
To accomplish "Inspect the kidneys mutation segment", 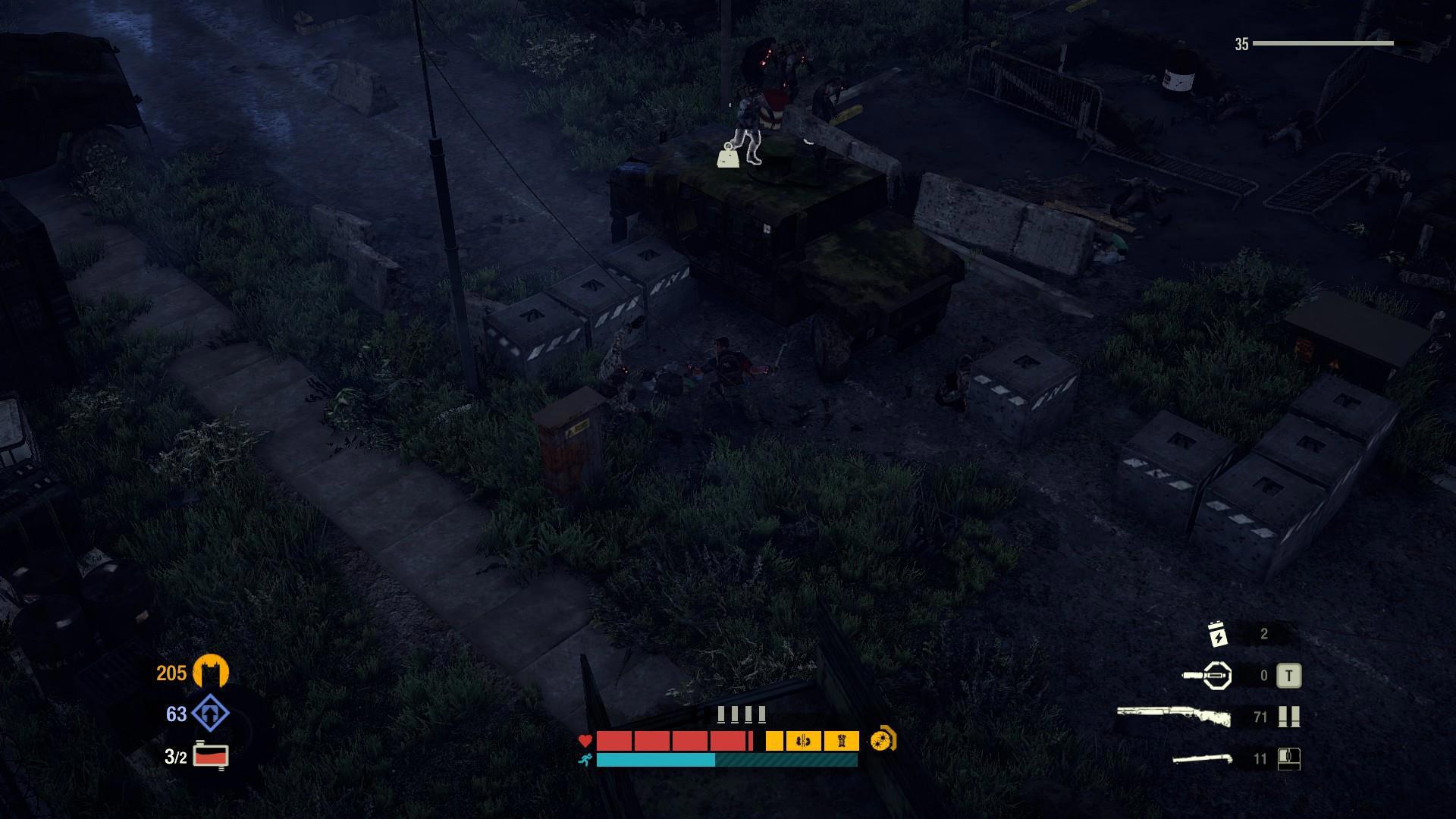I will point(804,741).
